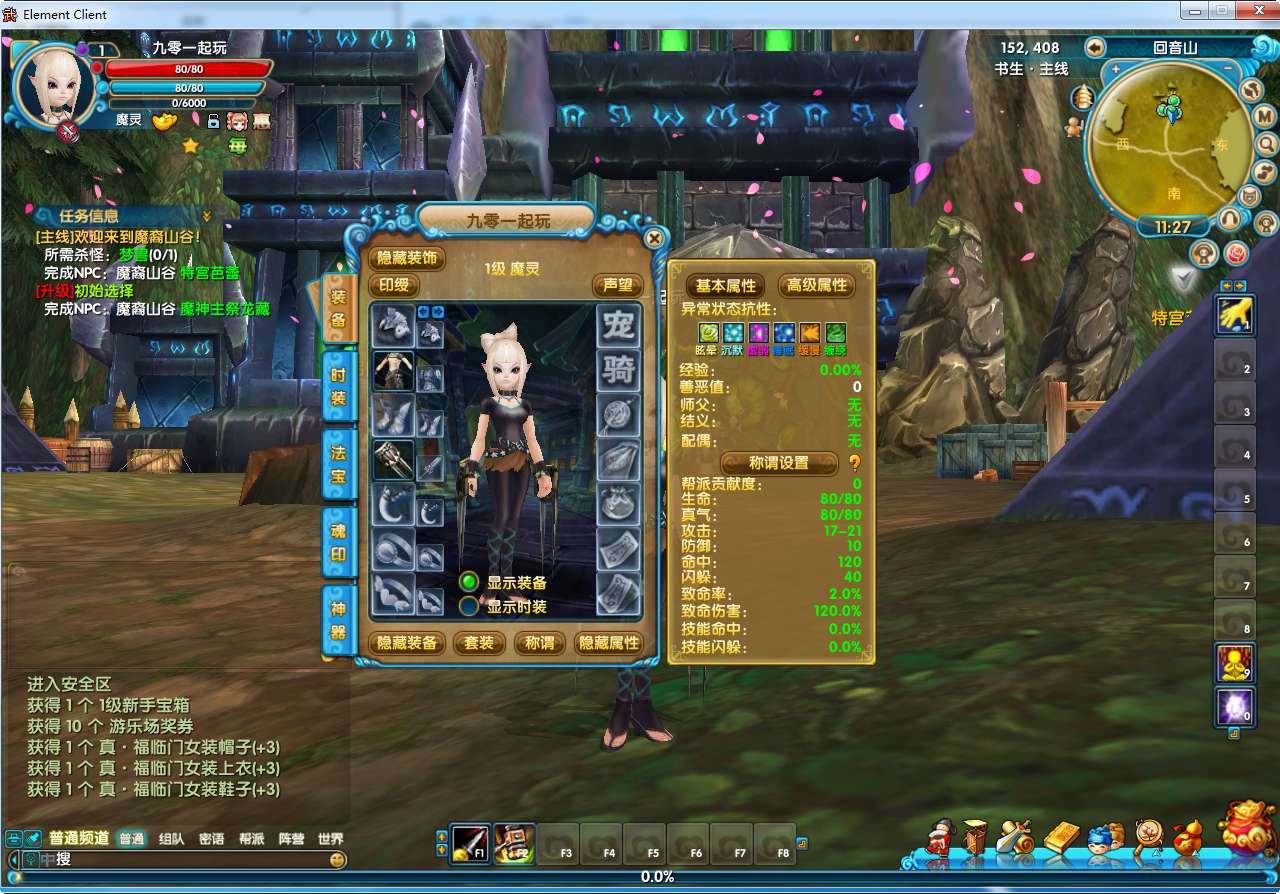Select the 魂印 tab
Image resolution: width=1280 pixels, height=894 pixels.
[x=338, y=541]
